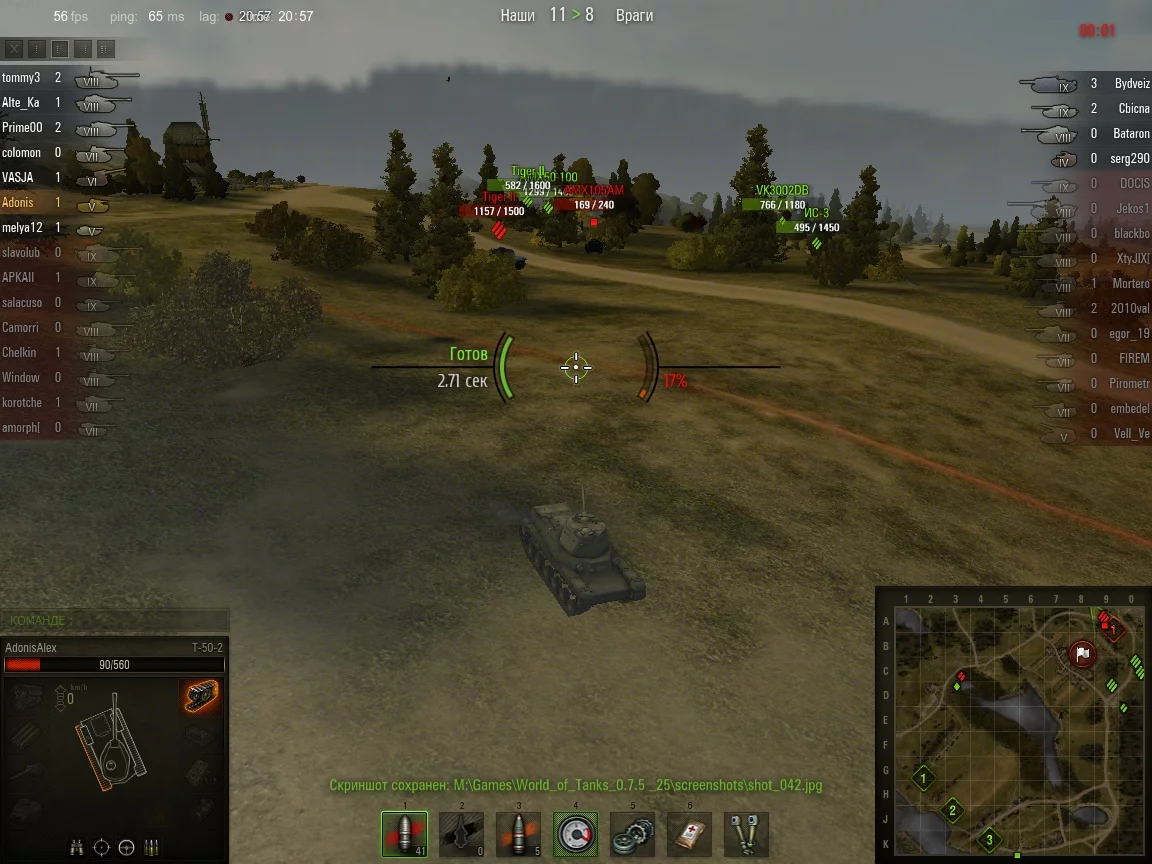The image size is (1152, 864).
Task: Click the crosshair gunner icon
Action: tap(101, 848)
